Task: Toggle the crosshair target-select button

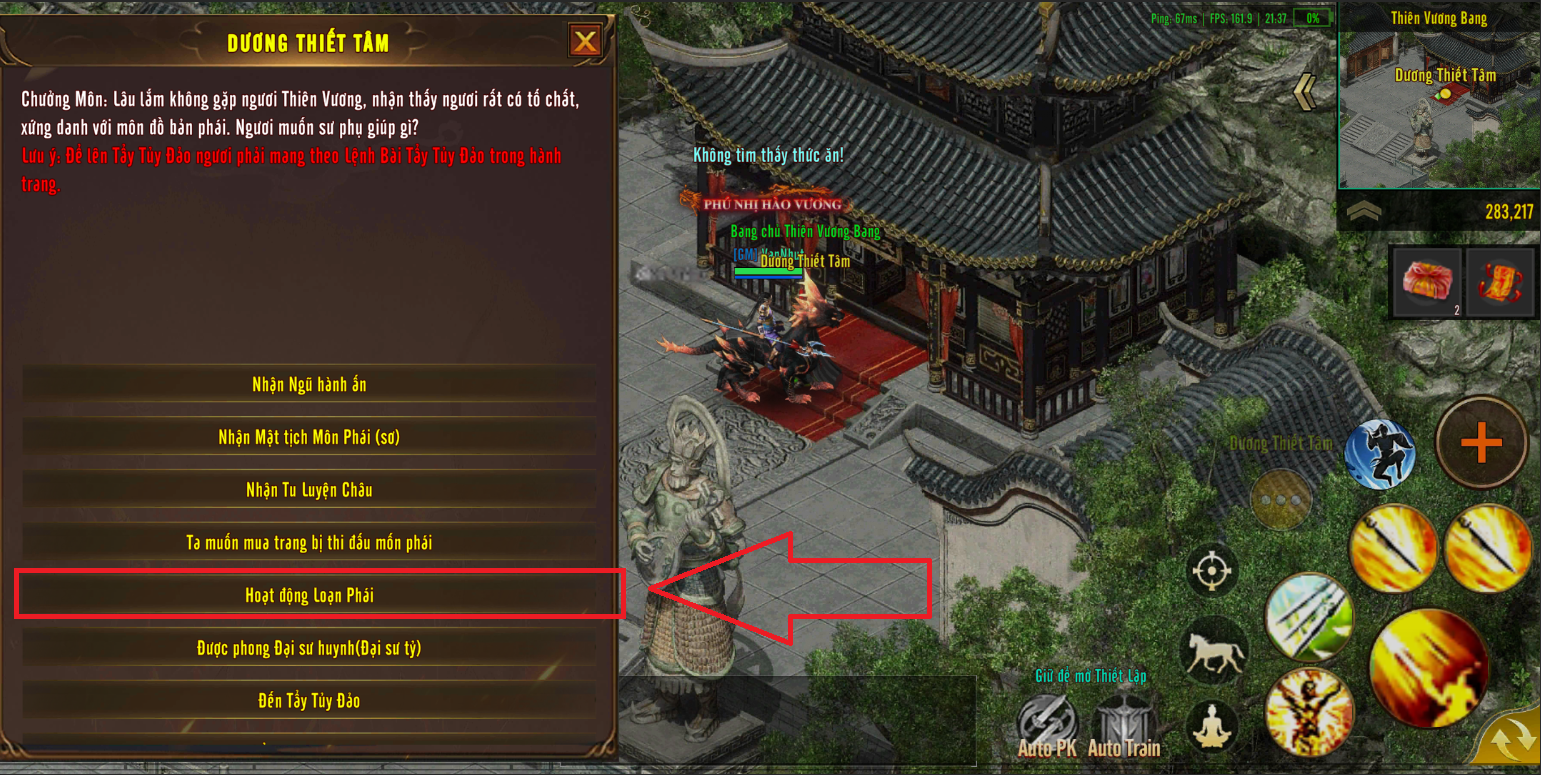Action: [1212, 571]
